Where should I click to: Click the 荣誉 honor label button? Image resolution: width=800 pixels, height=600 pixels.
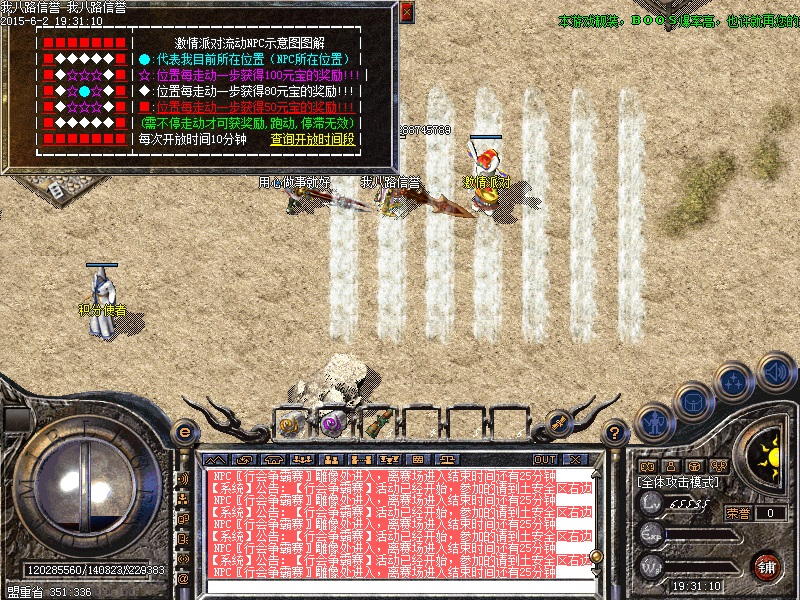click(738, 513)
